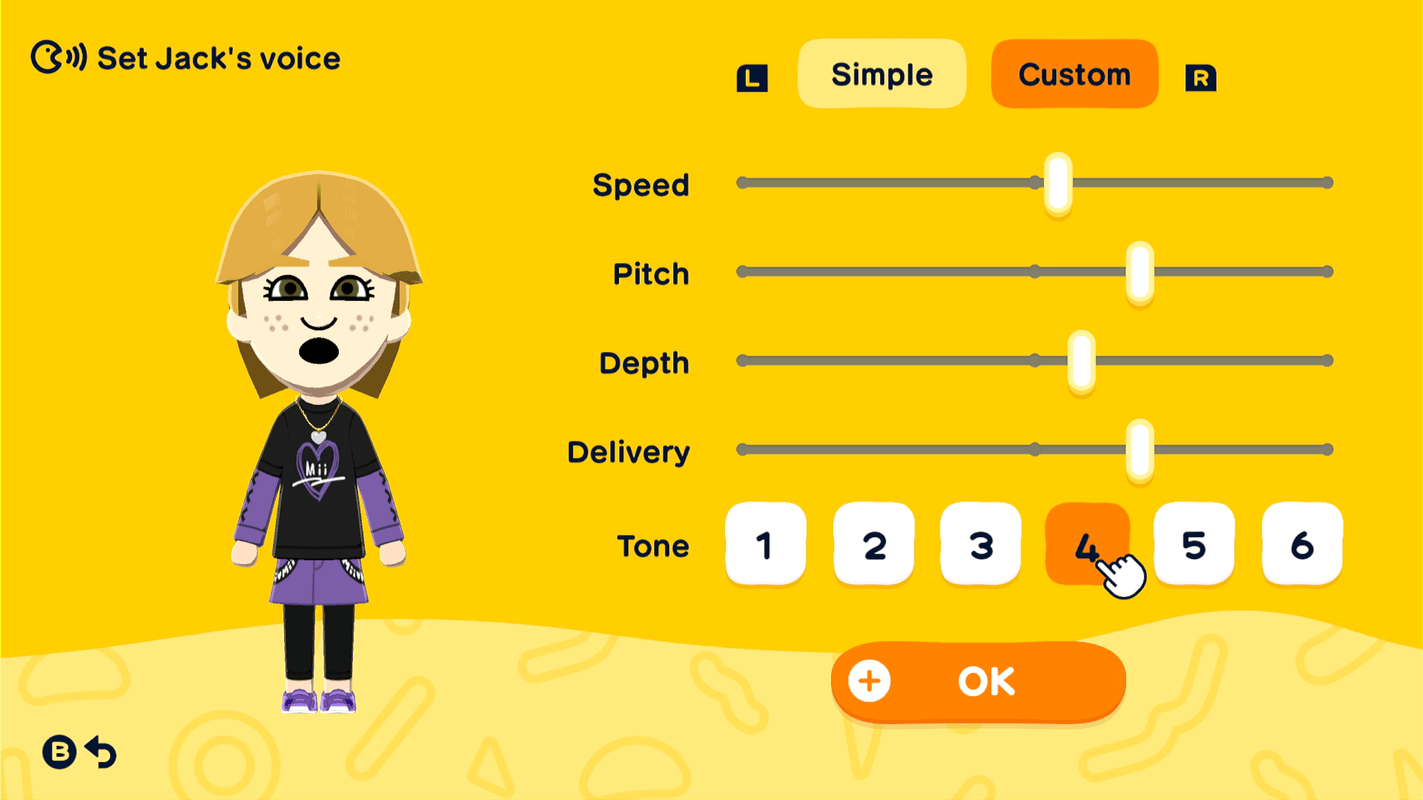Switch to the Simple voice tab

881,73
